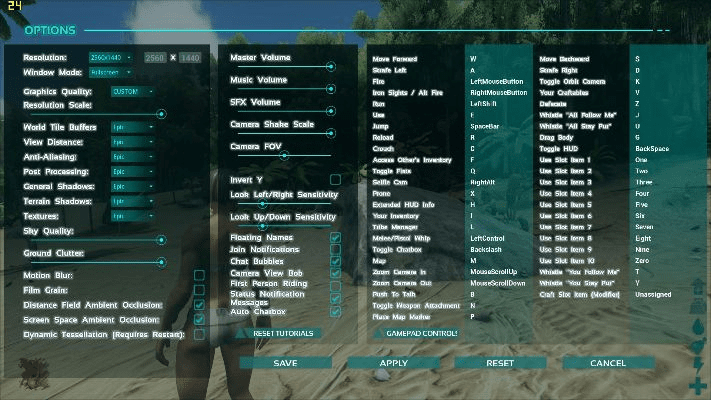Image resolution: width=711 pixels, height=400 pixels.
Task: Toggle Screen Space Ambient Occlusion checkbox
Action: click(x=200, y=319)
